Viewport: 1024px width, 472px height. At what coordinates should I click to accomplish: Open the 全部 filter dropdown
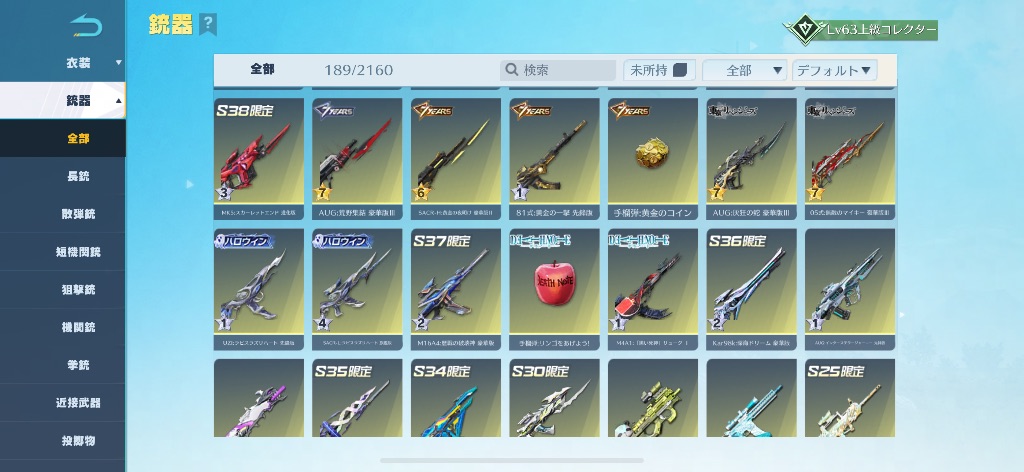point(745,70)
